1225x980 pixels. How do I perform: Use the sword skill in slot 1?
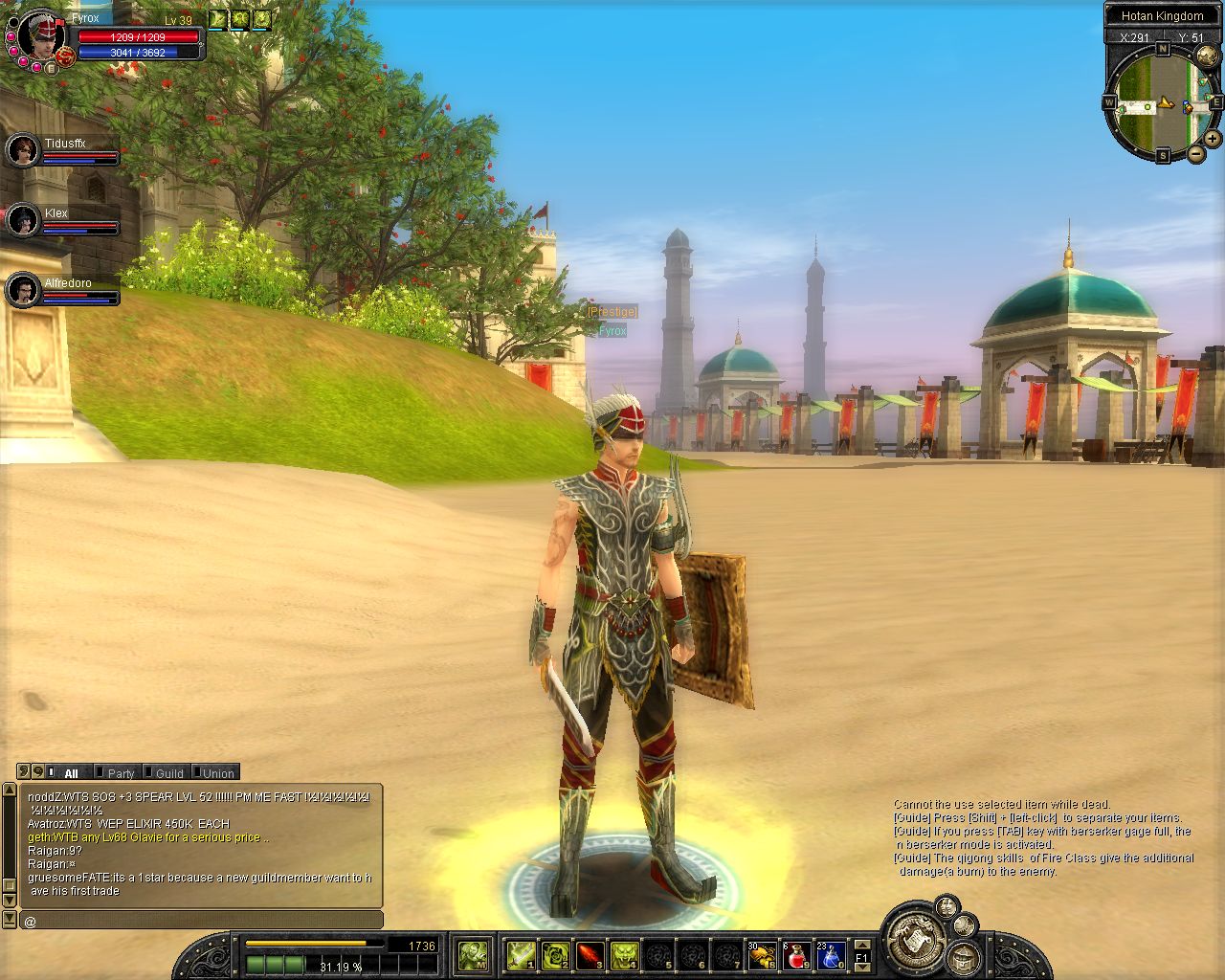(521, 954)
